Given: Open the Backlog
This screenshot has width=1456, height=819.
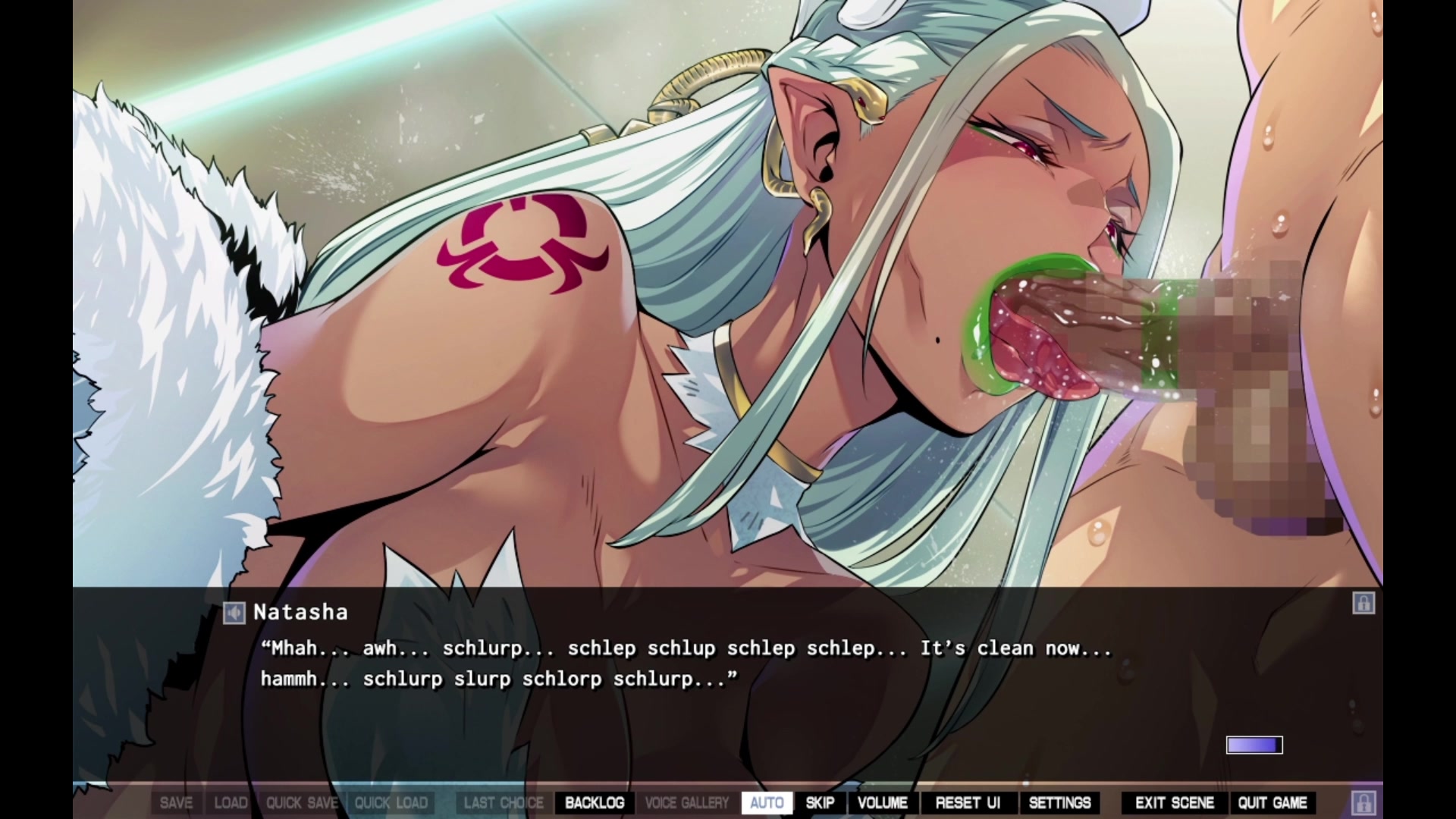Looking at the screenshot, I should [595, 802].
